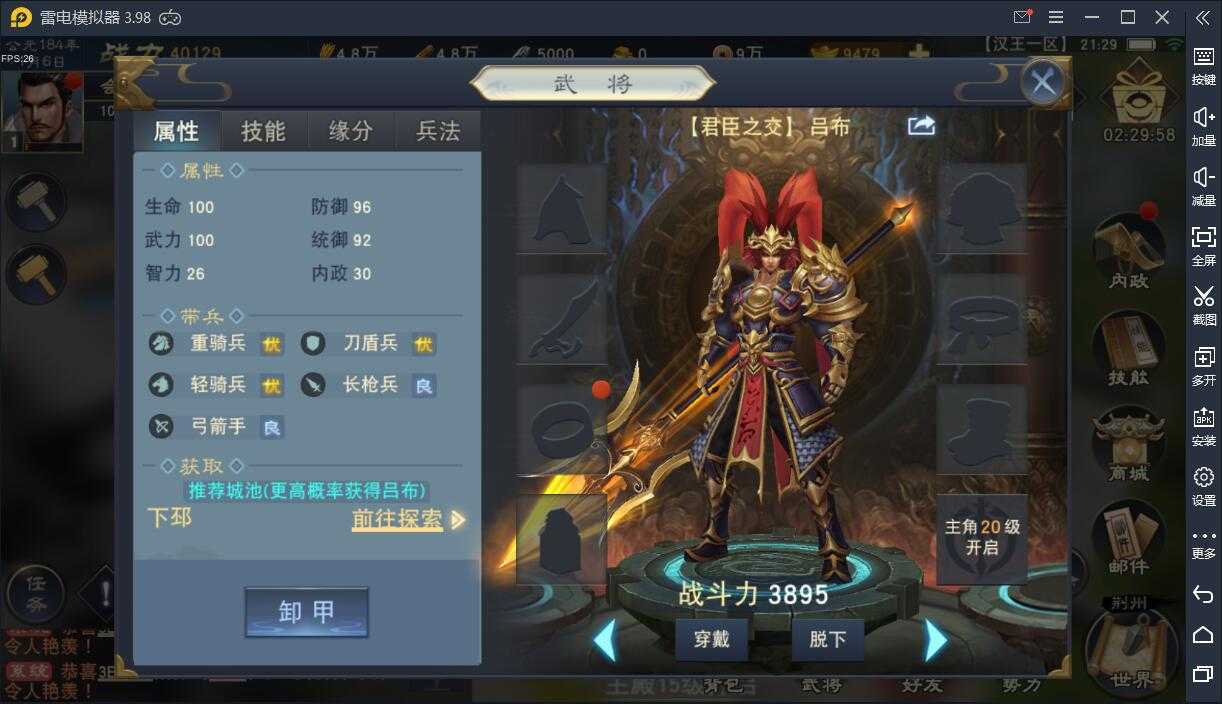Open the 邮件 mail icon
1222x704 pixels.
pyautogui.click(x=1128, y=537)
